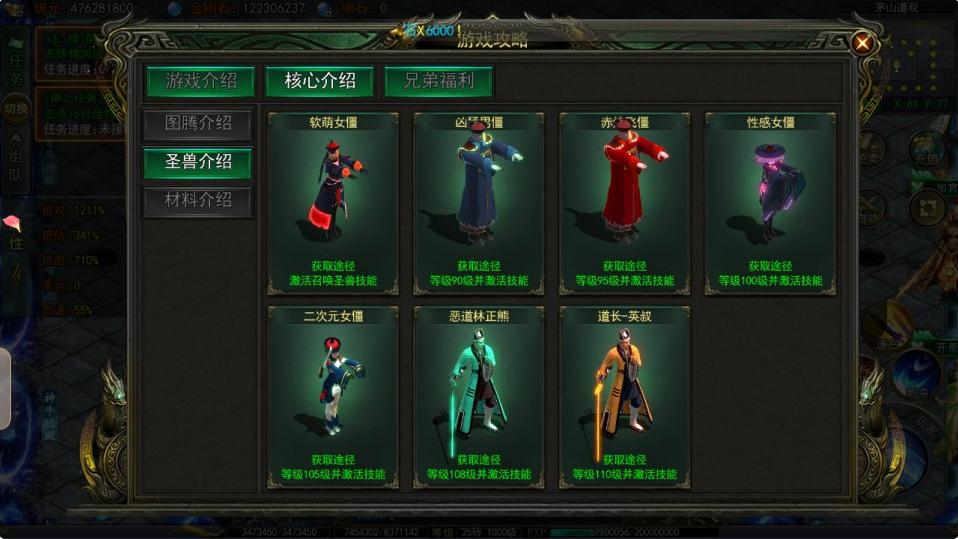Choose the red-robed zombie card
Screen dimensions: 958x539
tap(625, 203)
